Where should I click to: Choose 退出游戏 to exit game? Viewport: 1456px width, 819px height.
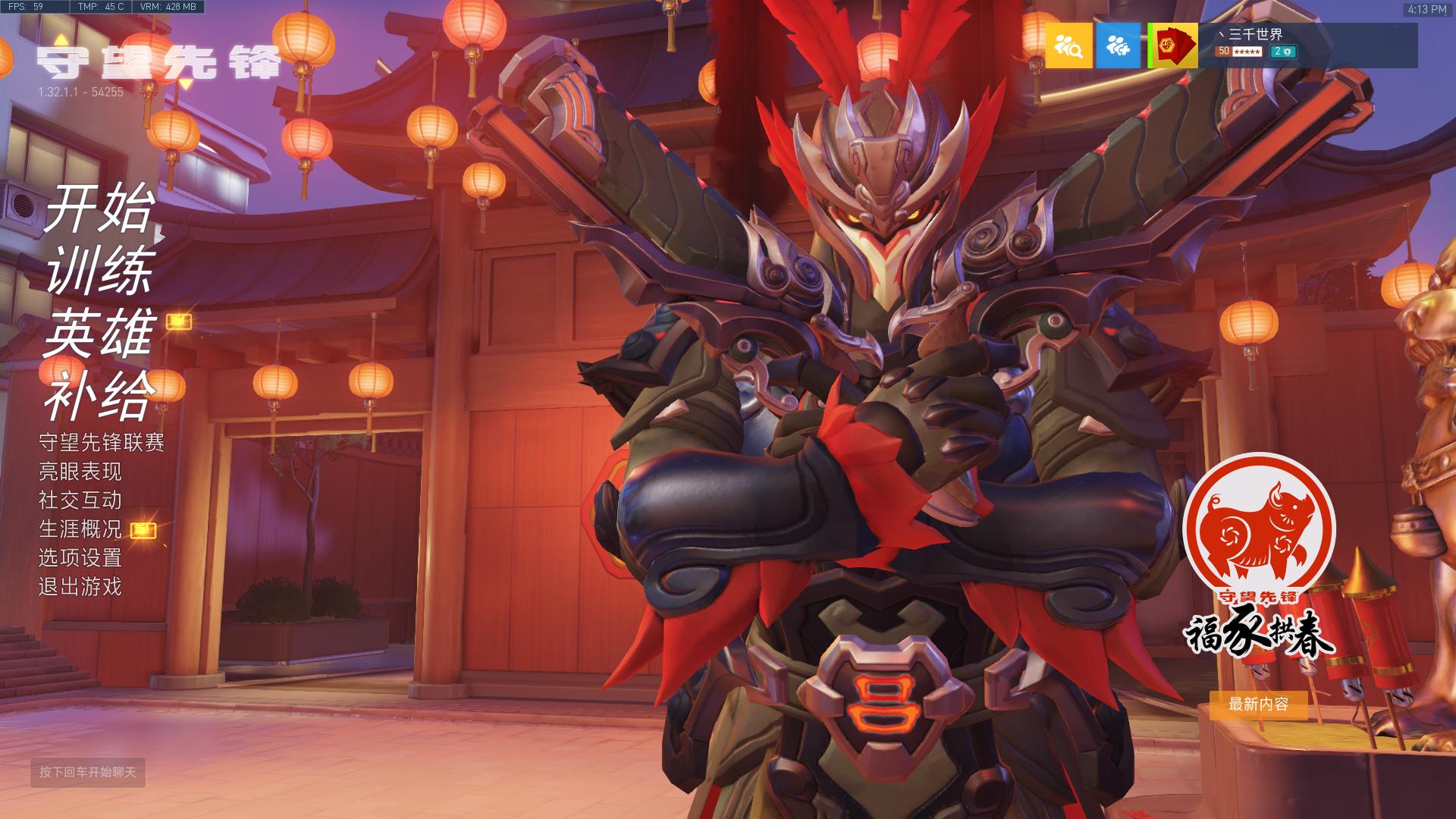[80, 586]
